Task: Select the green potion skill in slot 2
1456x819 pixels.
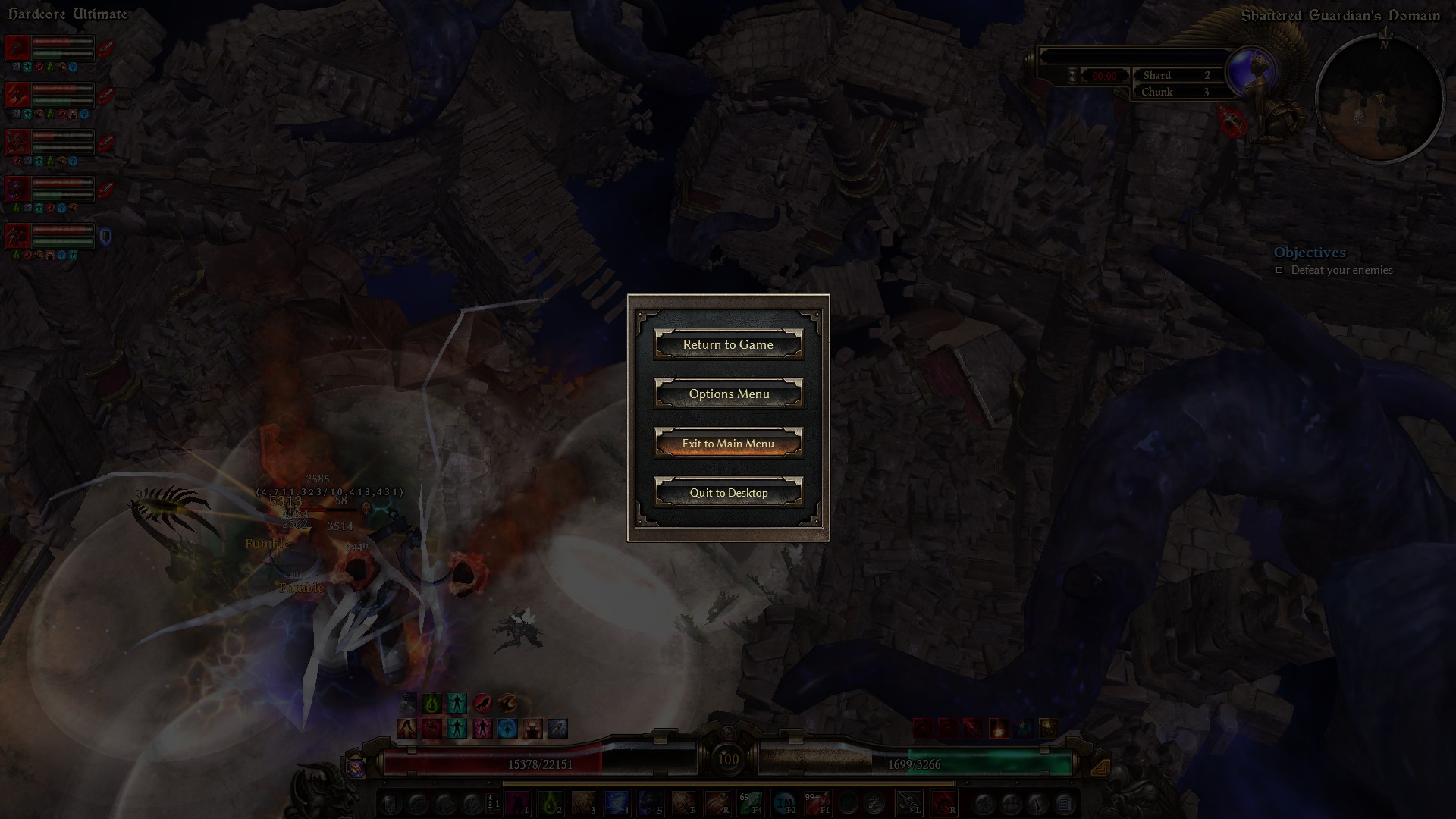Action: pyautogui.click(x=550, y=802)
